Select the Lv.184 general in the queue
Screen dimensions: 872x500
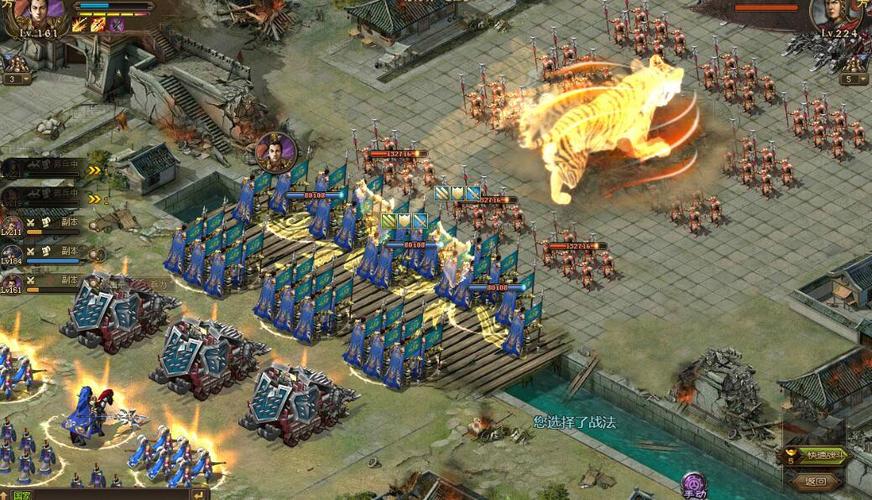(x=12, y=255)
